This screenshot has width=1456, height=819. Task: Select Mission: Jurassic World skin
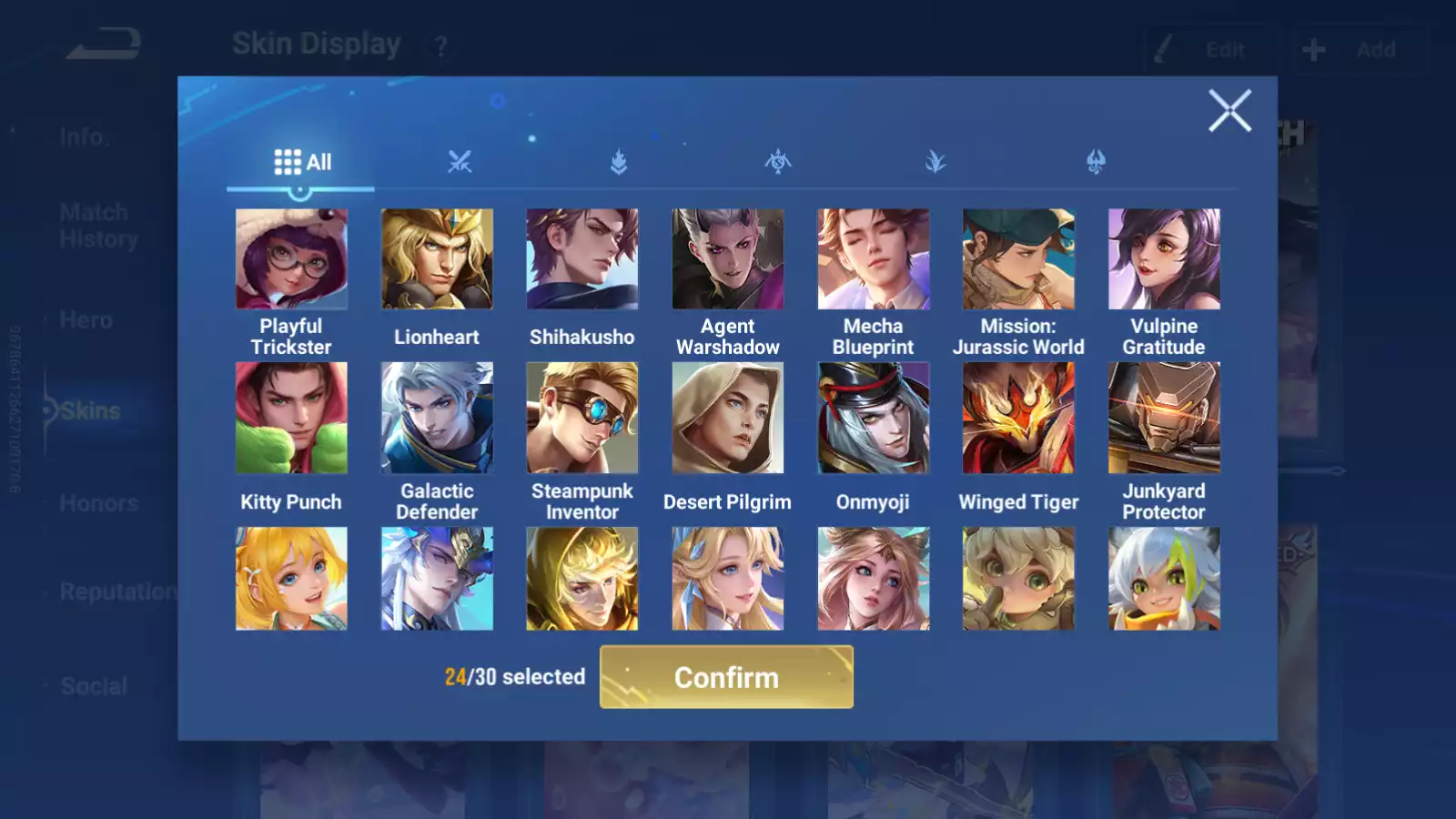pos(1018,259)
